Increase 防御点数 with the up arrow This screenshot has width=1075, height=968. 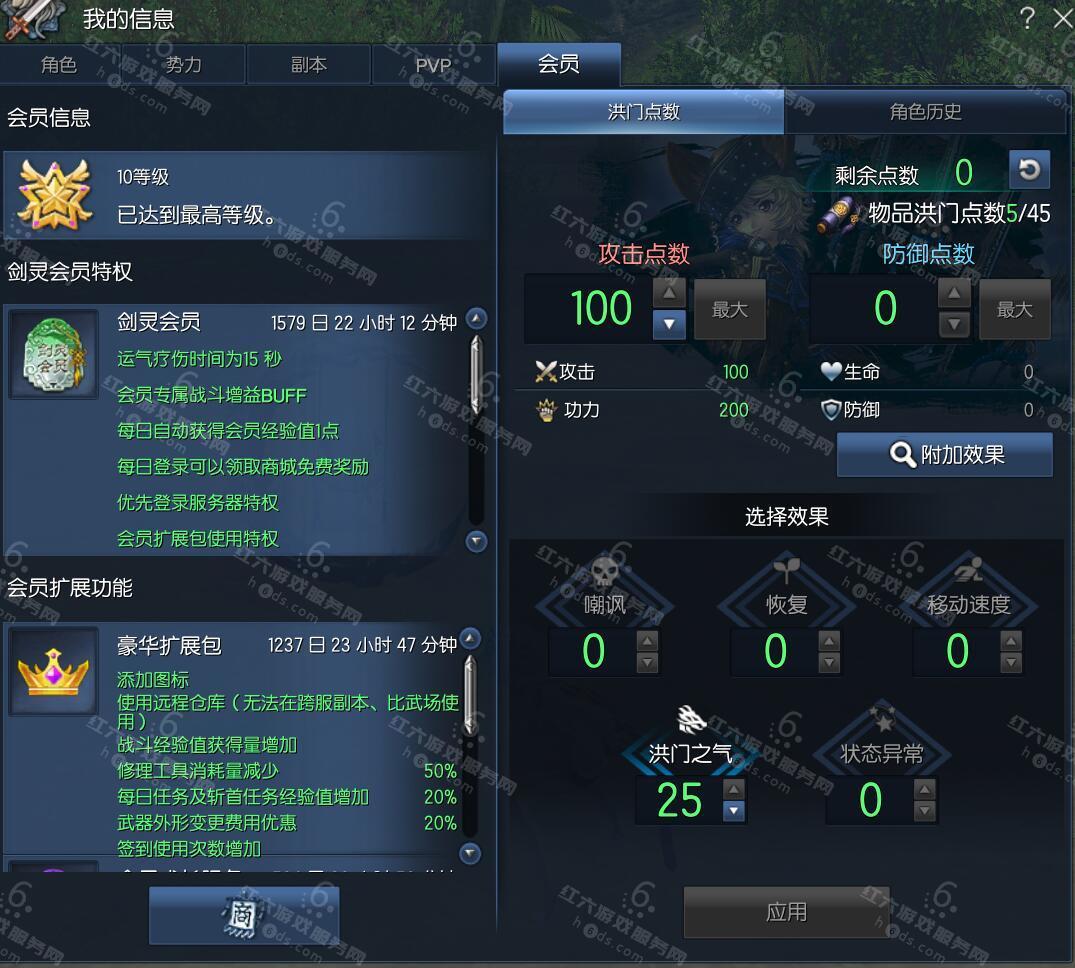coord(955,294)
